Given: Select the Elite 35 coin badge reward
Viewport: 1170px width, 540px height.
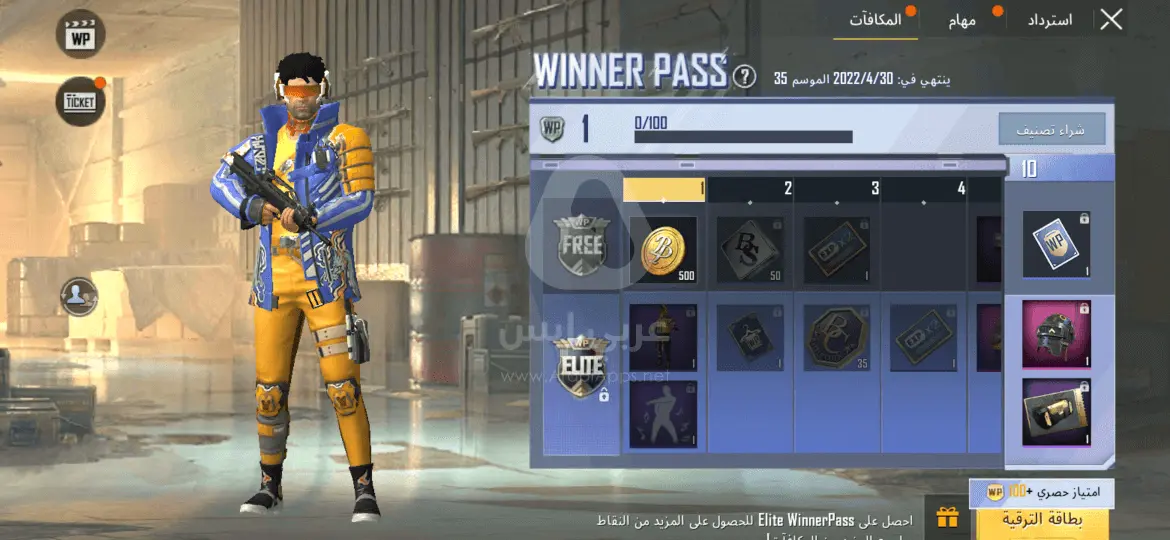Looking at the screenshot, I should [x=837, y=337].
